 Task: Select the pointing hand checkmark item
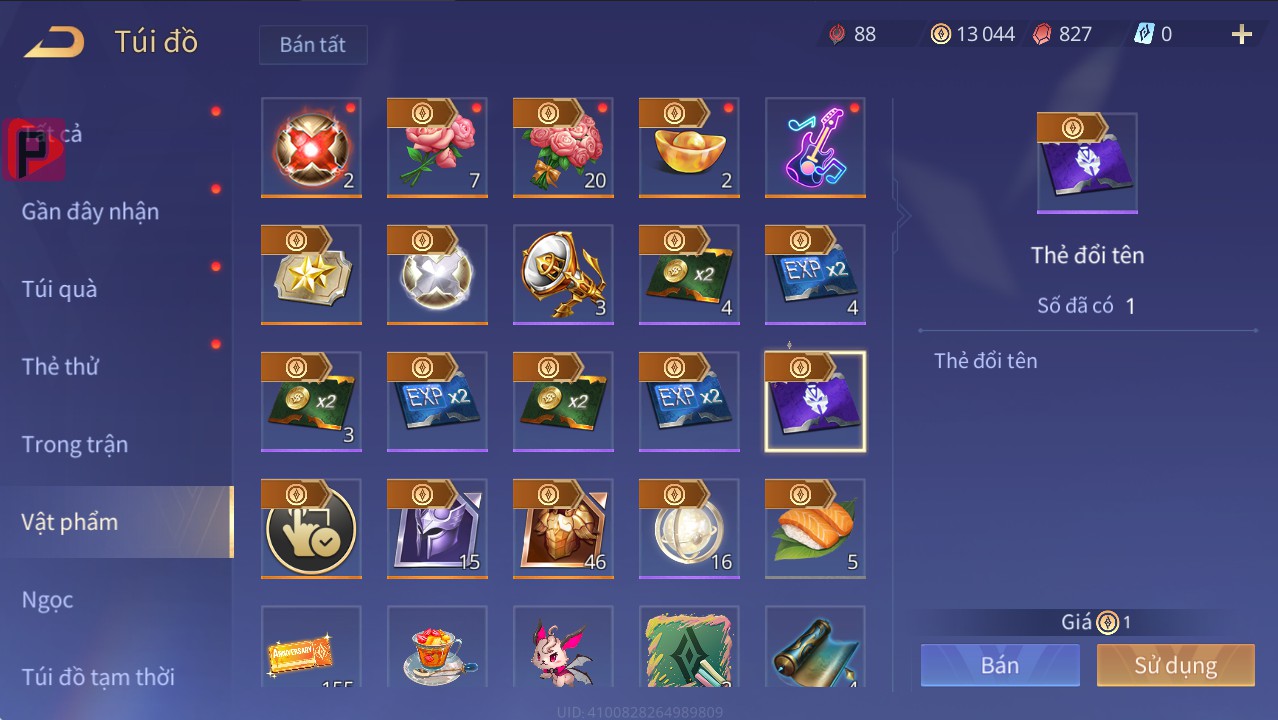pos(311,529)
